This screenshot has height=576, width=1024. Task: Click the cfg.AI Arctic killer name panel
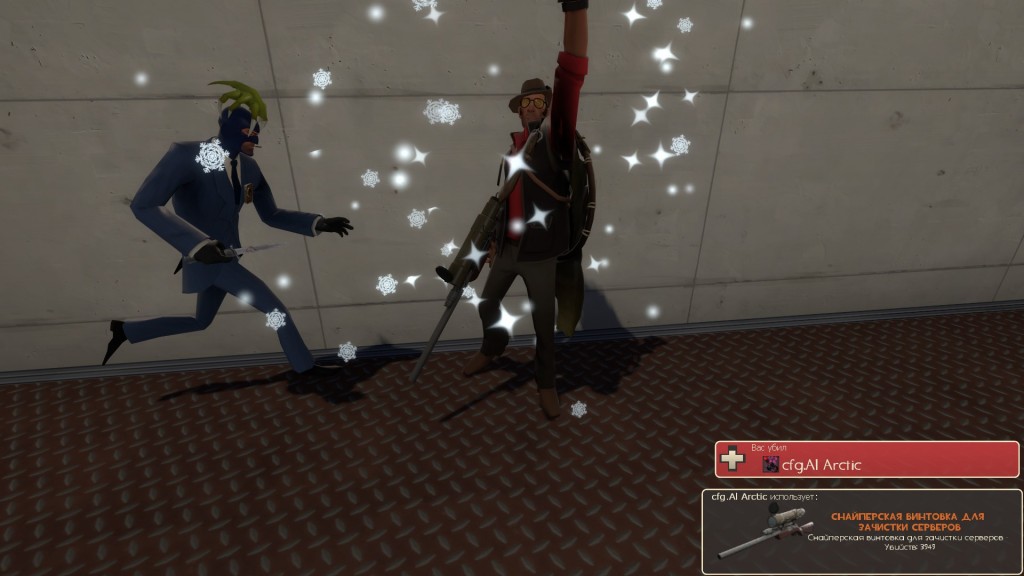pyautogui.click(x=866, y=459)
